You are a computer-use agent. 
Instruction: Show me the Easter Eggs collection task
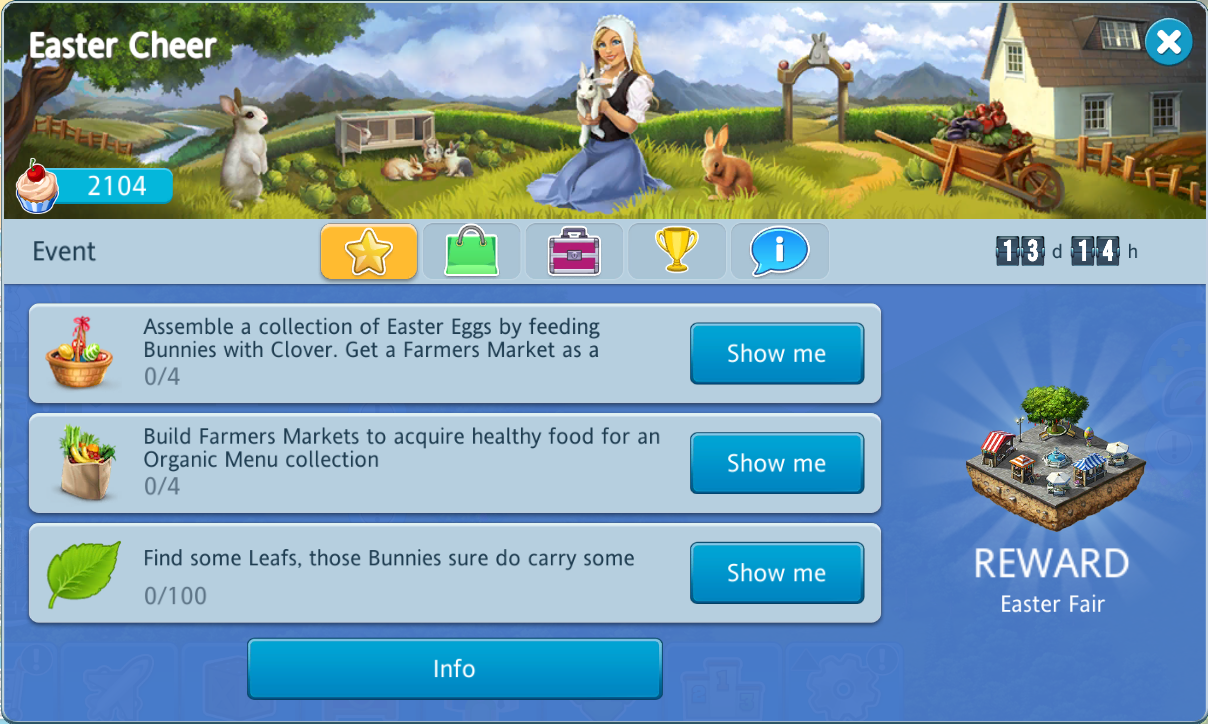coord(776,353)
